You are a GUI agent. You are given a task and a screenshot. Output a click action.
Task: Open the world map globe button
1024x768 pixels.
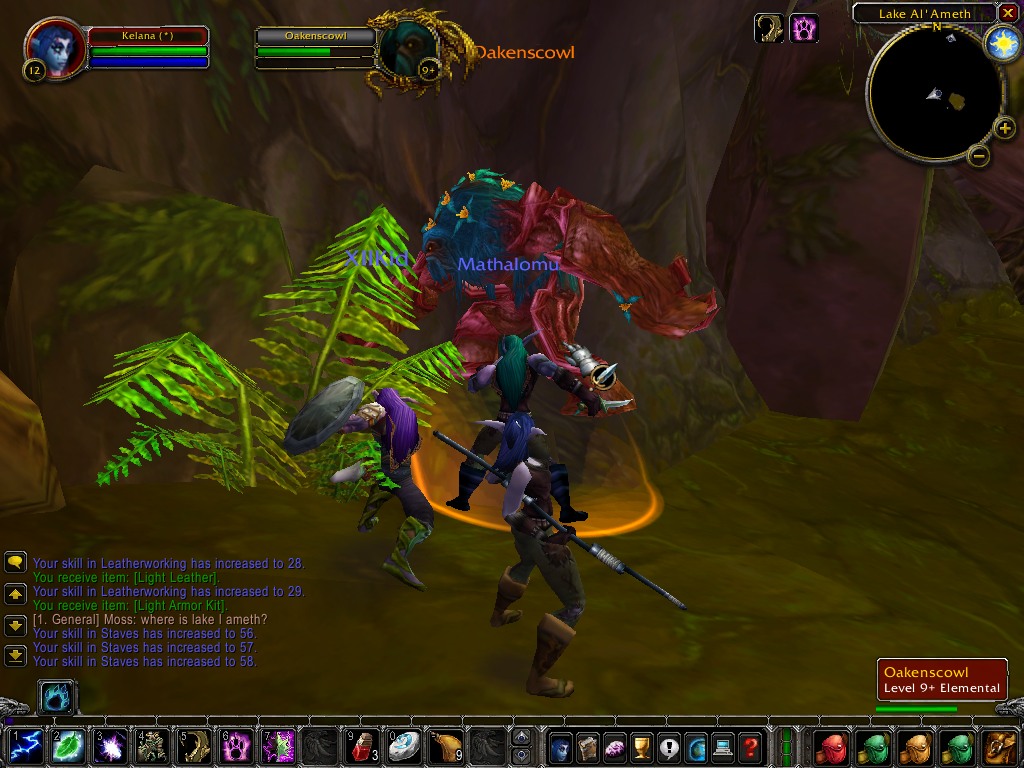coord(696,746)
